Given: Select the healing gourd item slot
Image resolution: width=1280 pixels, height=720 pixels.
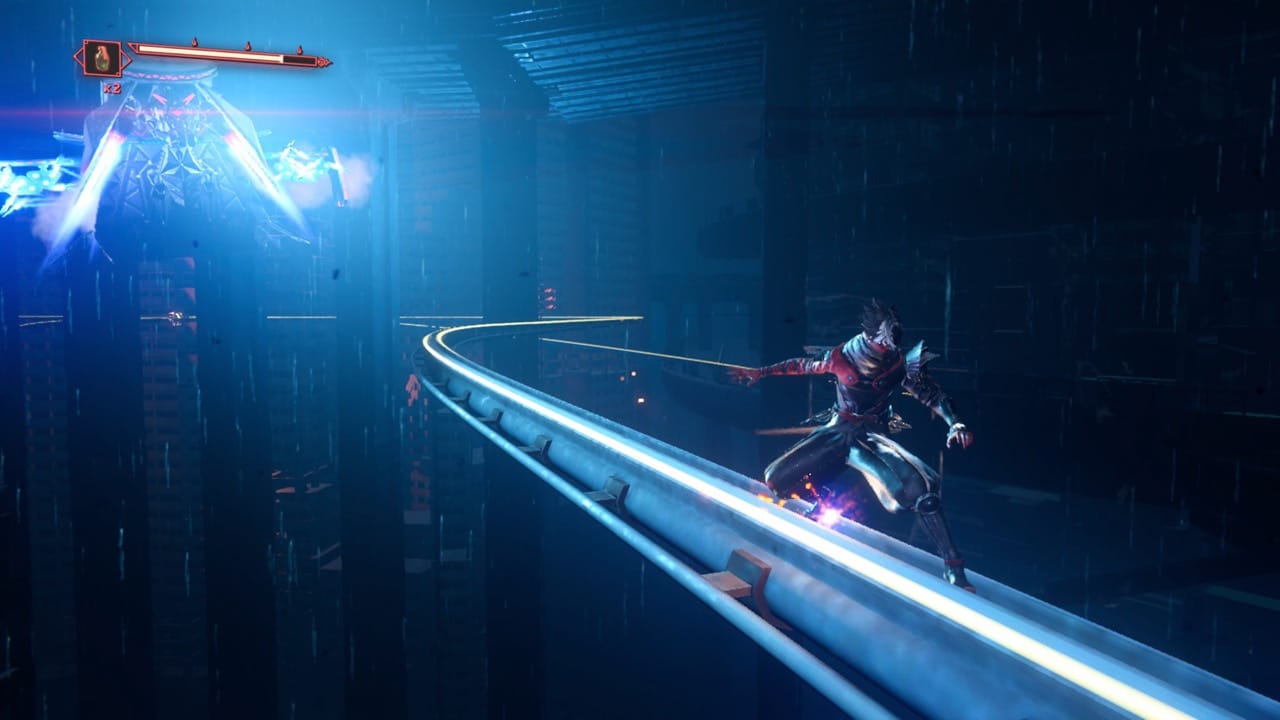Looking at the screenshot, I should 101,59.
